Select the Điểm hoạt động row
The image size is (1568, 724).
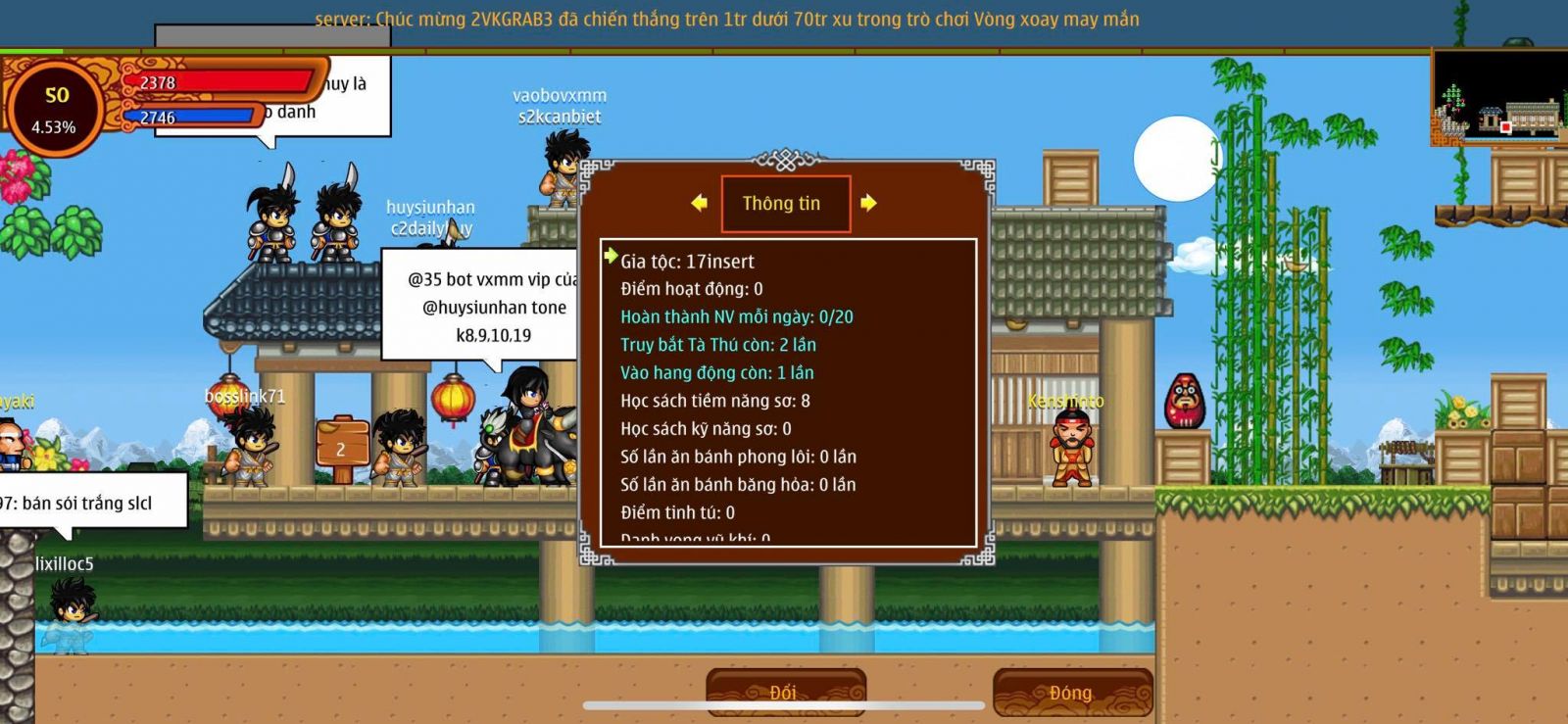[x=691, y=289]
